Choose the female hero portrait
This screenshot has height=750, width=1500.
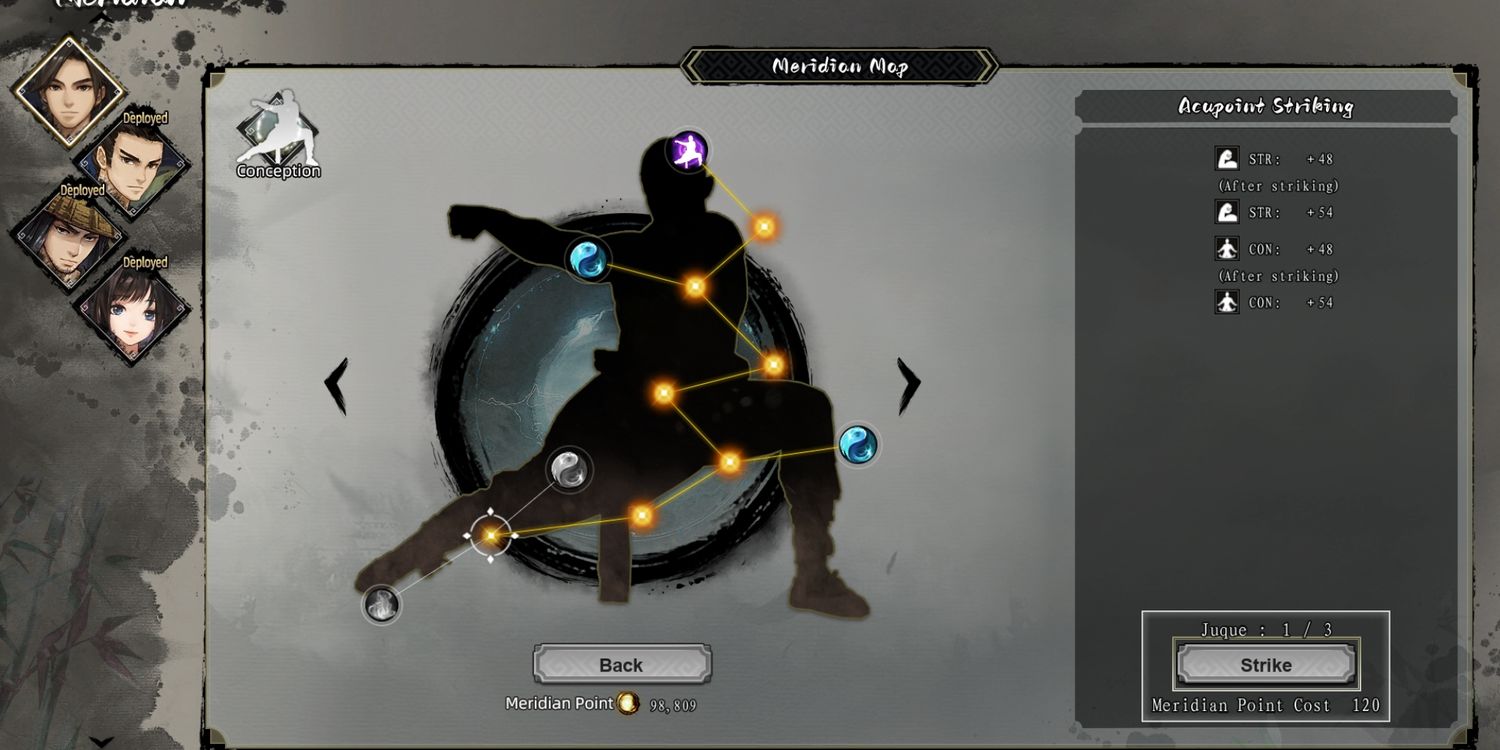[x=133, y=312]
